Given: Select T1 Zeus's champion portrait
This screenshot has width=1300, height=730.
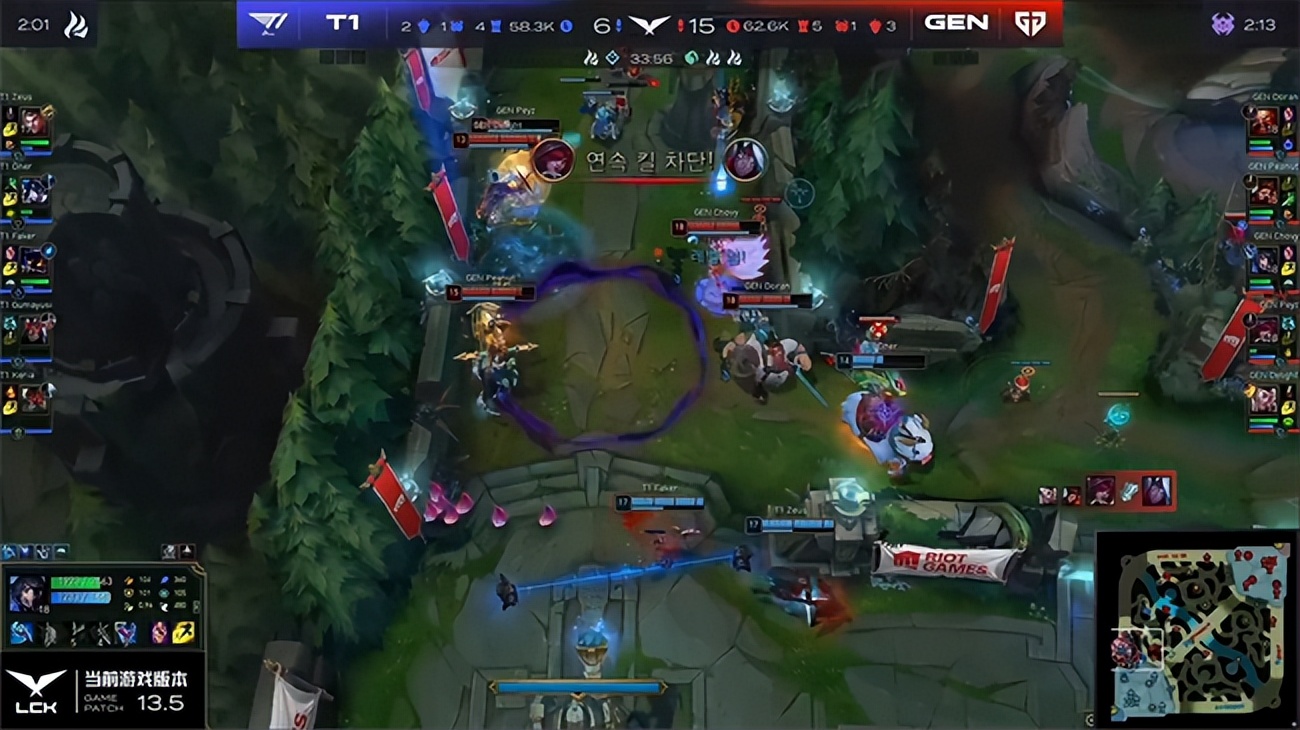Looking at the screenshot, I should [35, 123].
